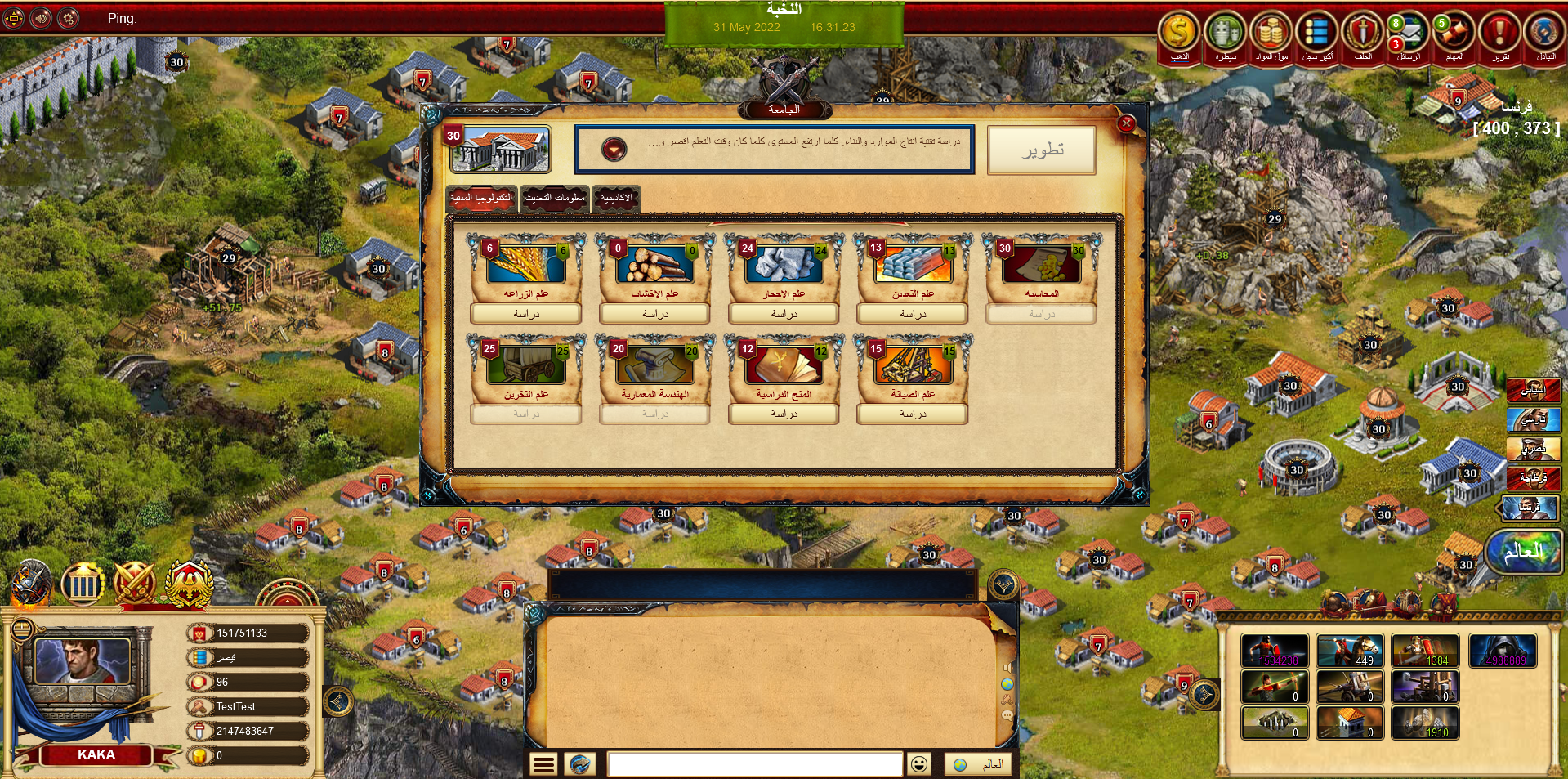Open the gold dollar coin menu
This screenshot has height=779, width=1568.
[x=1179, y=34]
